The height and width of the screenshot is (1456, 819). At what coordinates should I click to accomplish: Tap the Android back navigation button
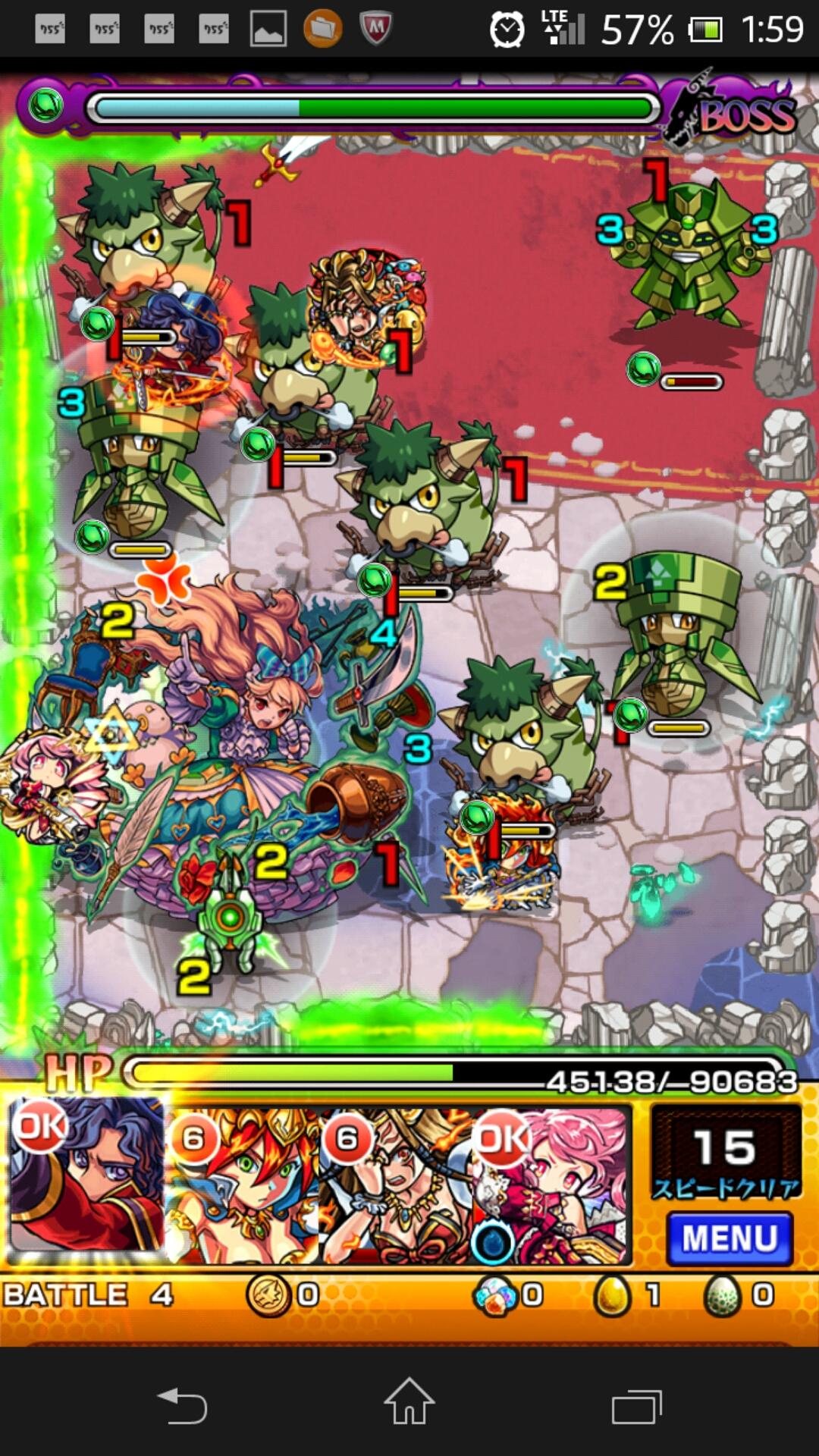pyautogui.click(x=182, y=1405)
